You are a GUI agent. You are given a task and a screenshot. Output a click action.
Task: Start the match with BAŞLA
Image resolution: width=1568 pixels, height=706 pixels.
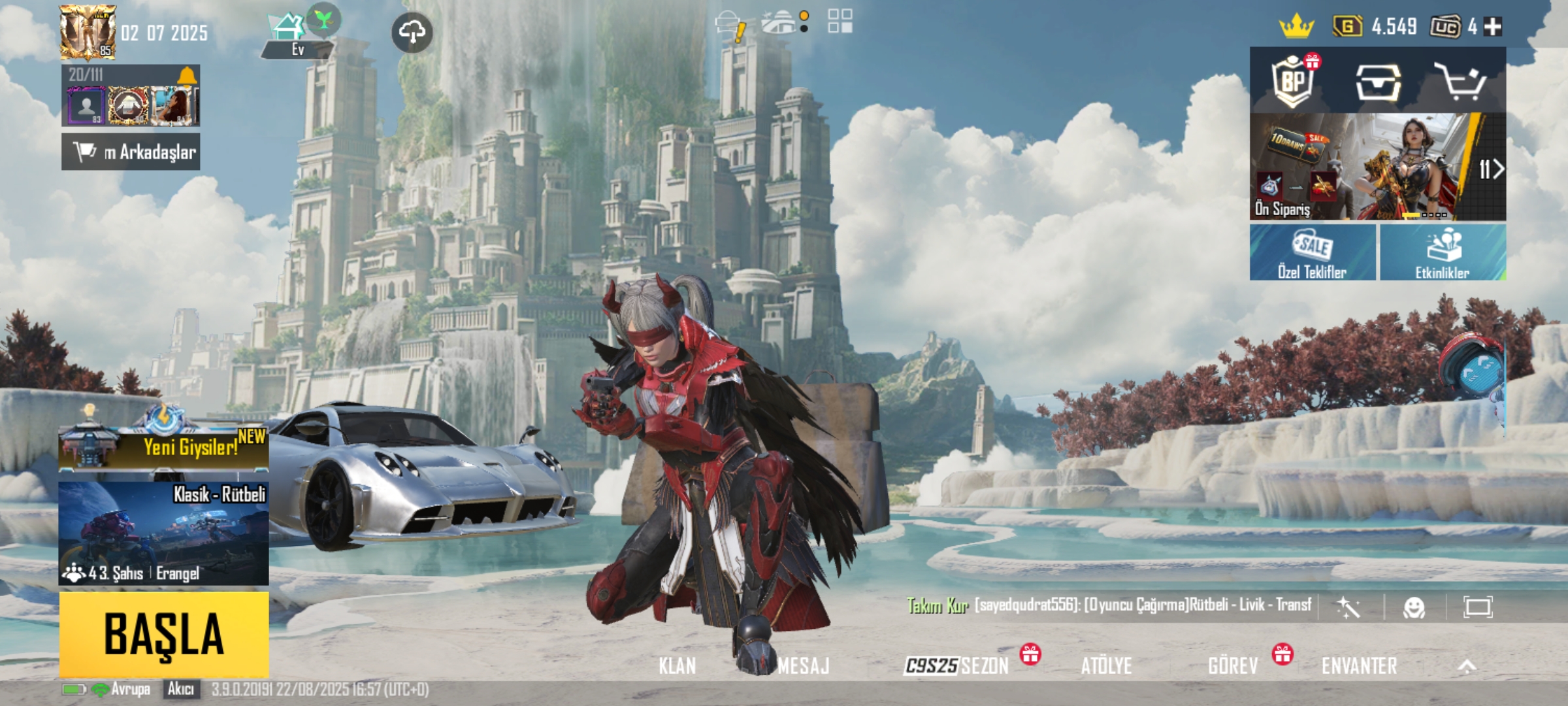(x=164, y=634)
